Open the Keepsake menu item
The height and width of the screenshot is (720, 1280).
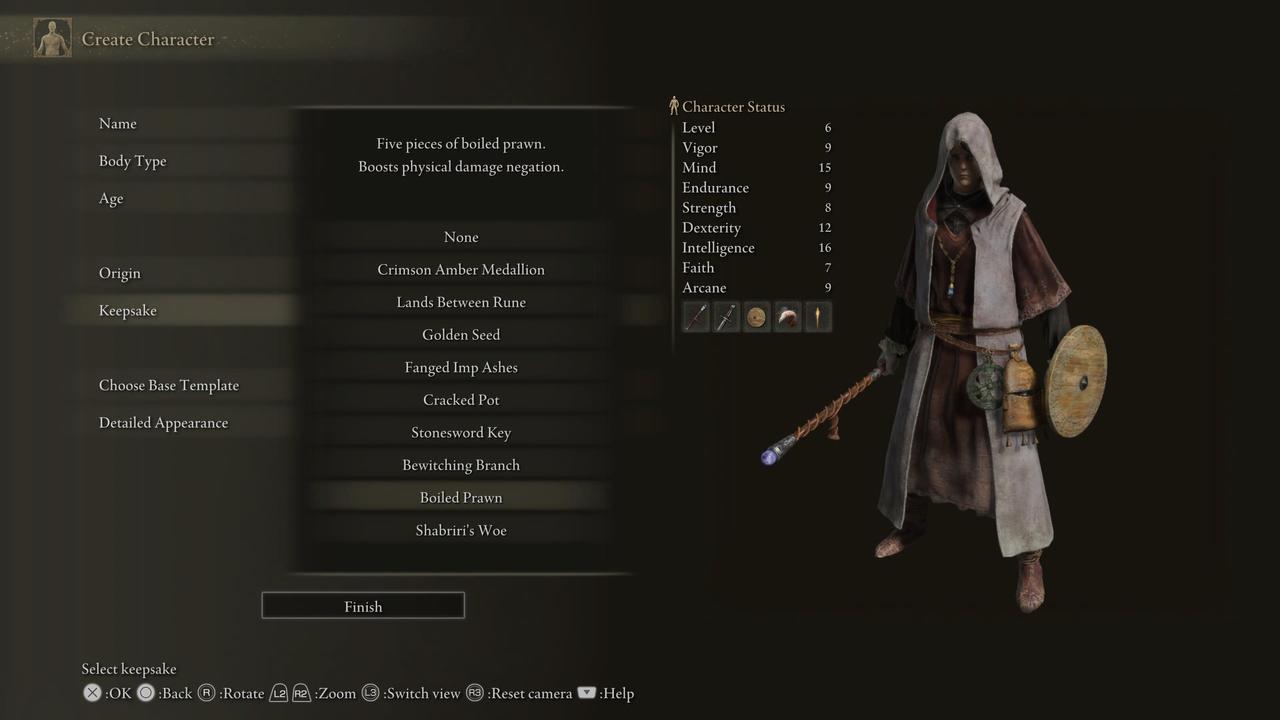tap(128, 310)
